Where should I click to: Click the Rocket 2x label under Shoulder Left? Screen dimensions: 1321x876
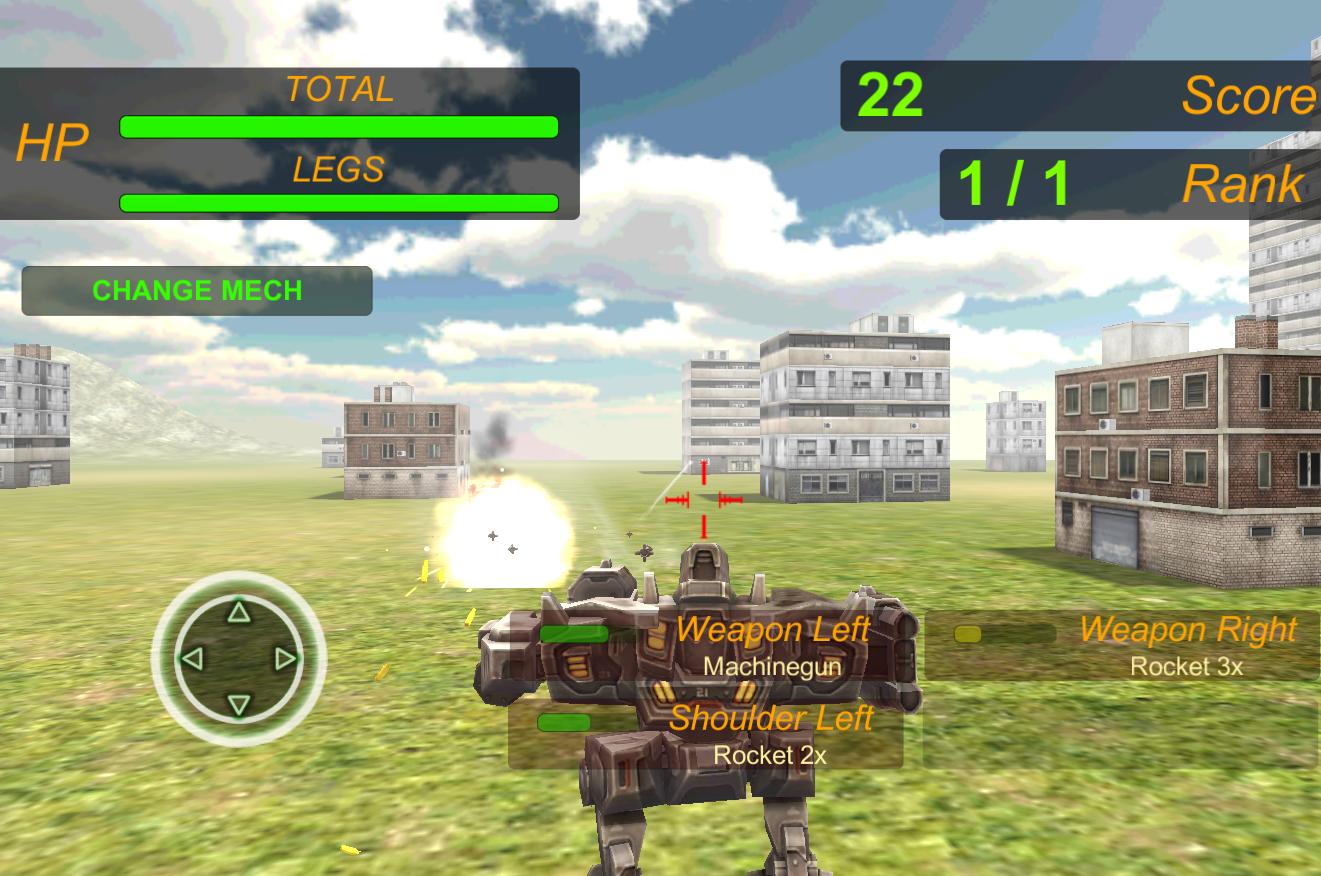coord(770,756)
